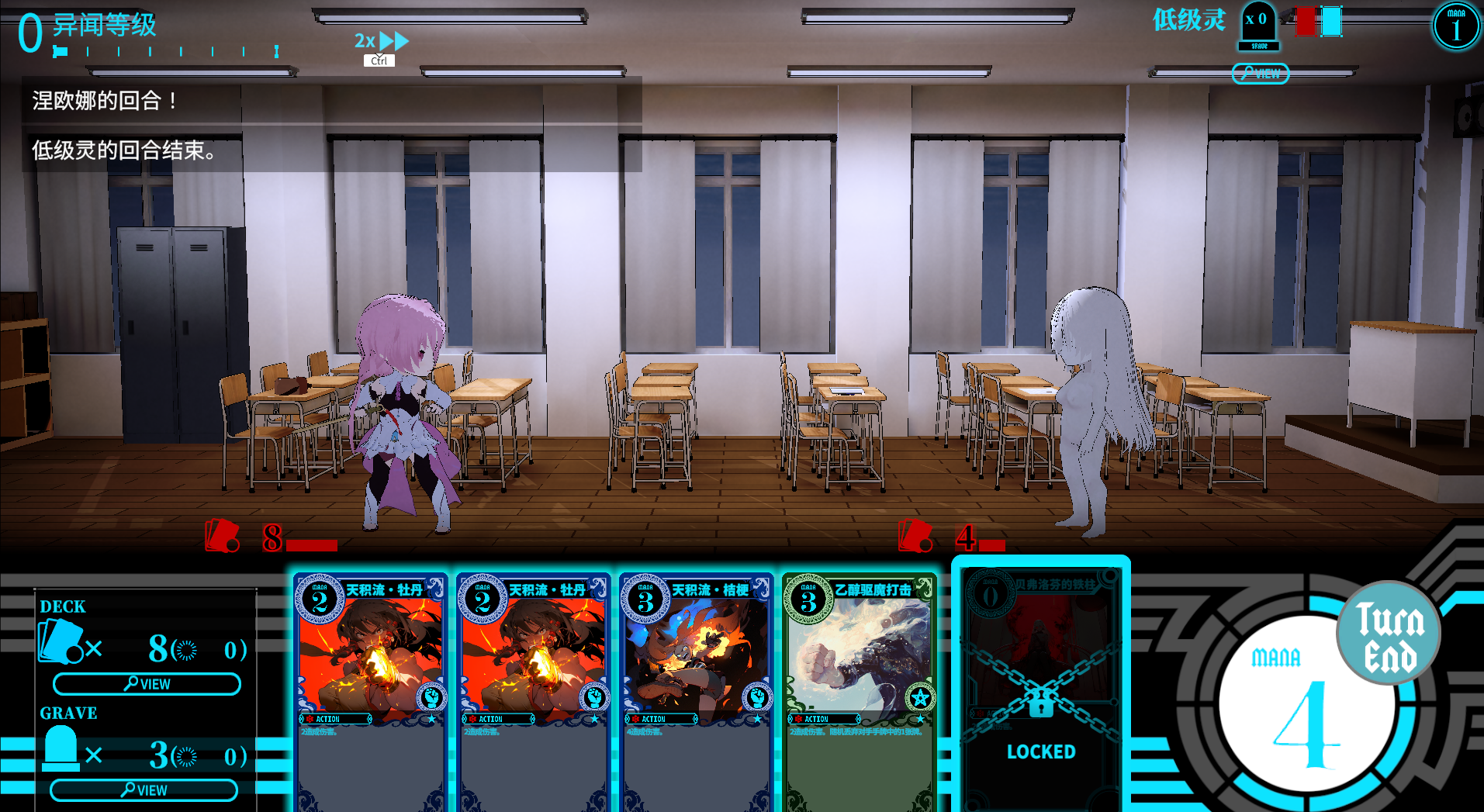
Task: Open the DECK view button
Action: click(147, 684)
